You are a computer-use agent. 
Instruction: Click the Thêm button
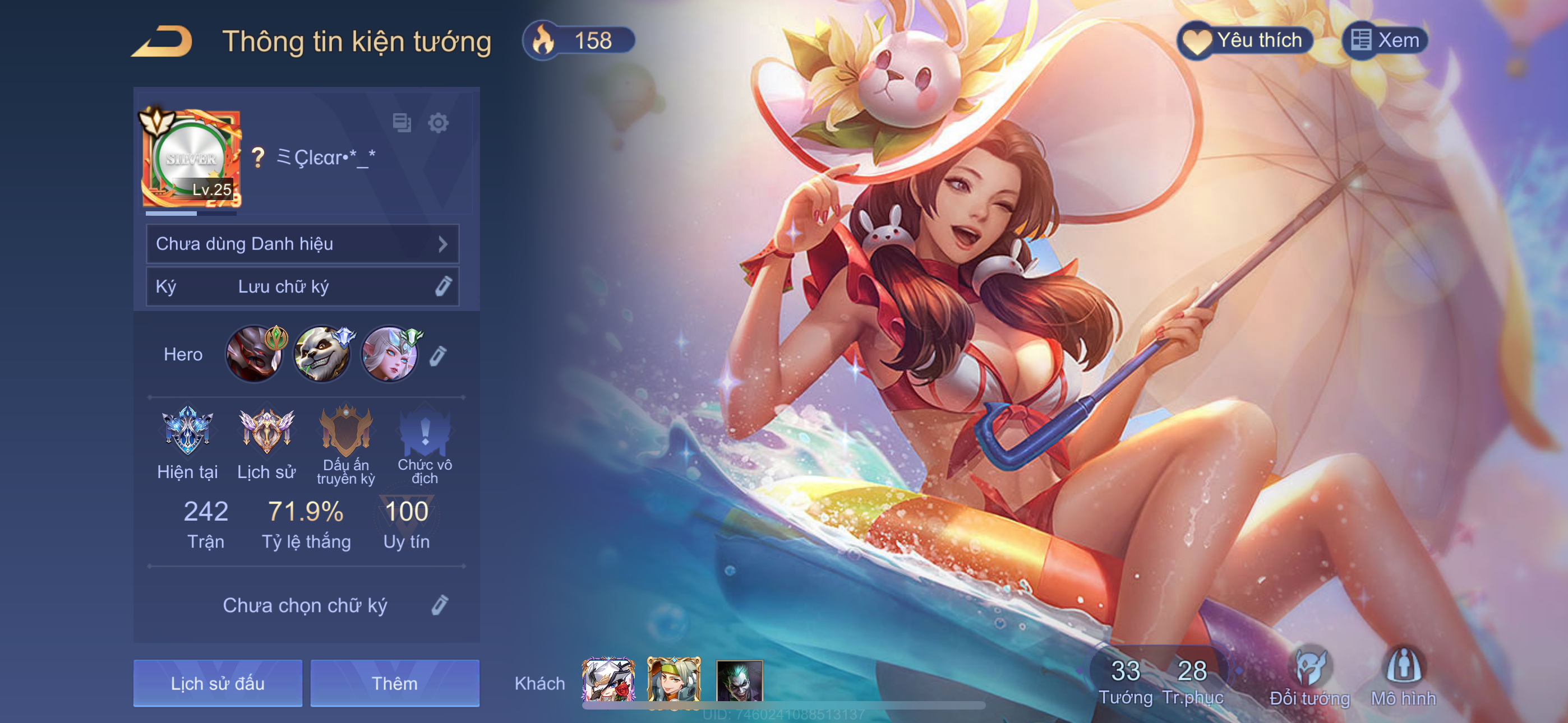click(x=394, y=683)
